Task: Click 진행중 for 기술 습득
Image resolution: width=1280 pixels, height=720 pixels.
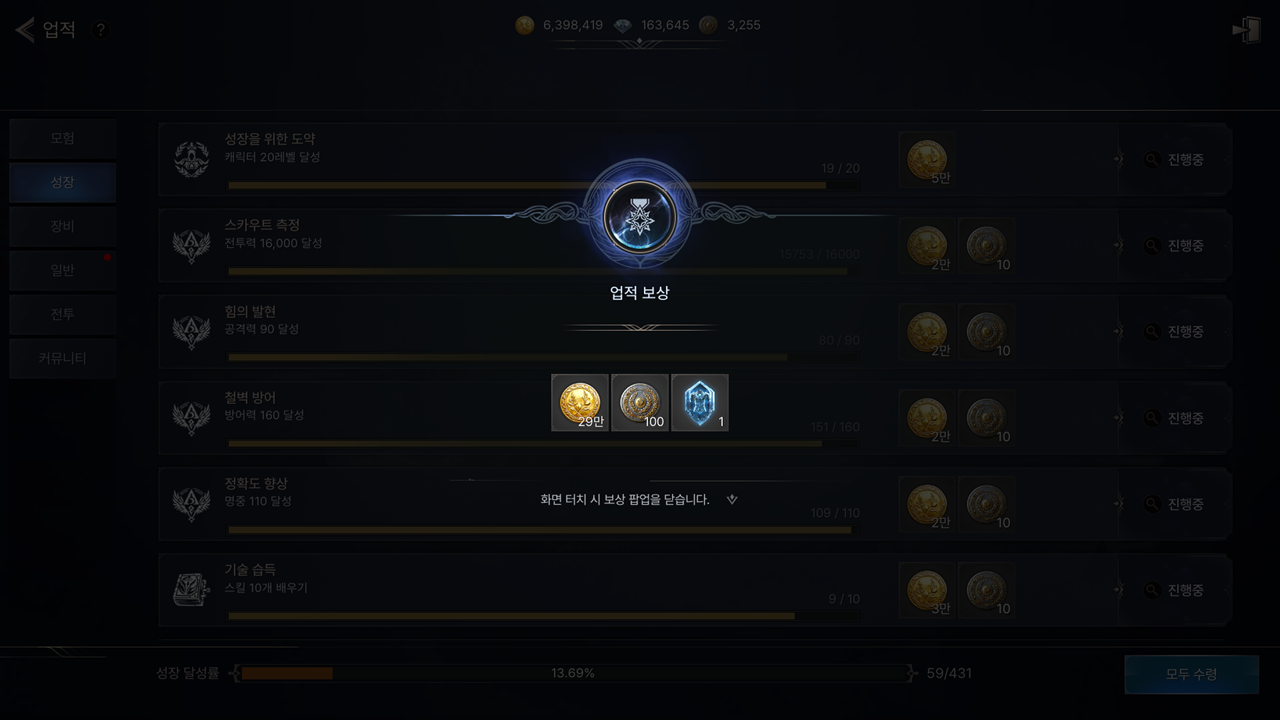Action: [x=1175, y=590]
